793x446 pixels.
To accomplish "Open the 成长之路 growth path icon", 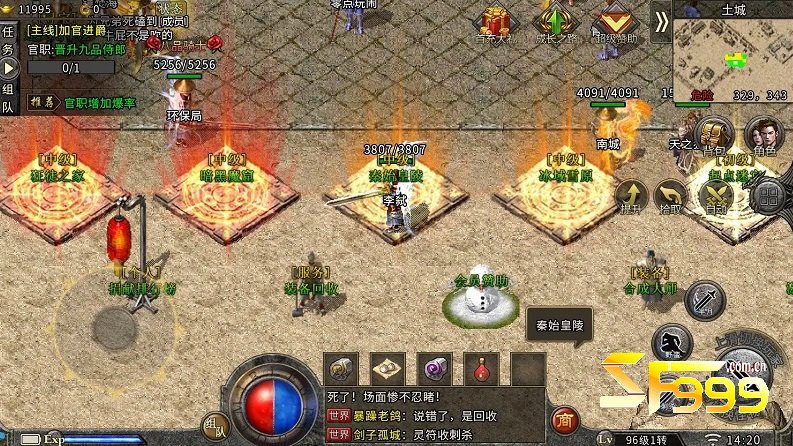I will 555,24.
